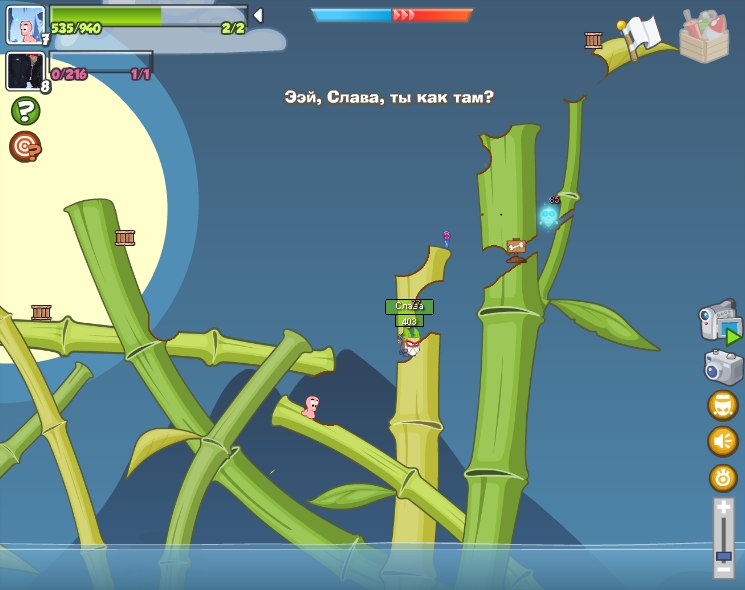Click the orange sun button
The image size is (745, 590).
(723, 477)
